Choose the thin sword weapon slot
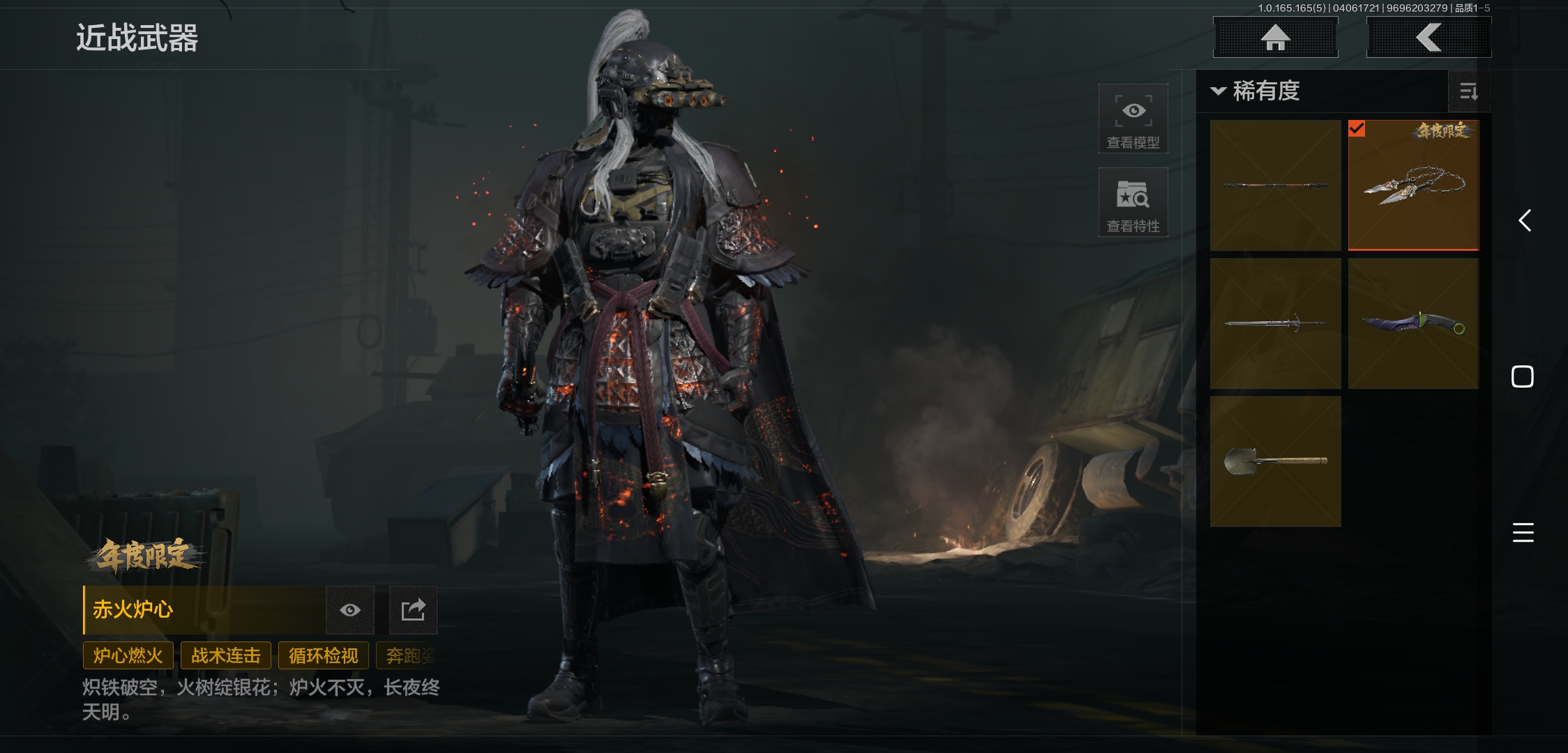The height and width of the screenshot is (753, 1568). [x=1275, y=324]
